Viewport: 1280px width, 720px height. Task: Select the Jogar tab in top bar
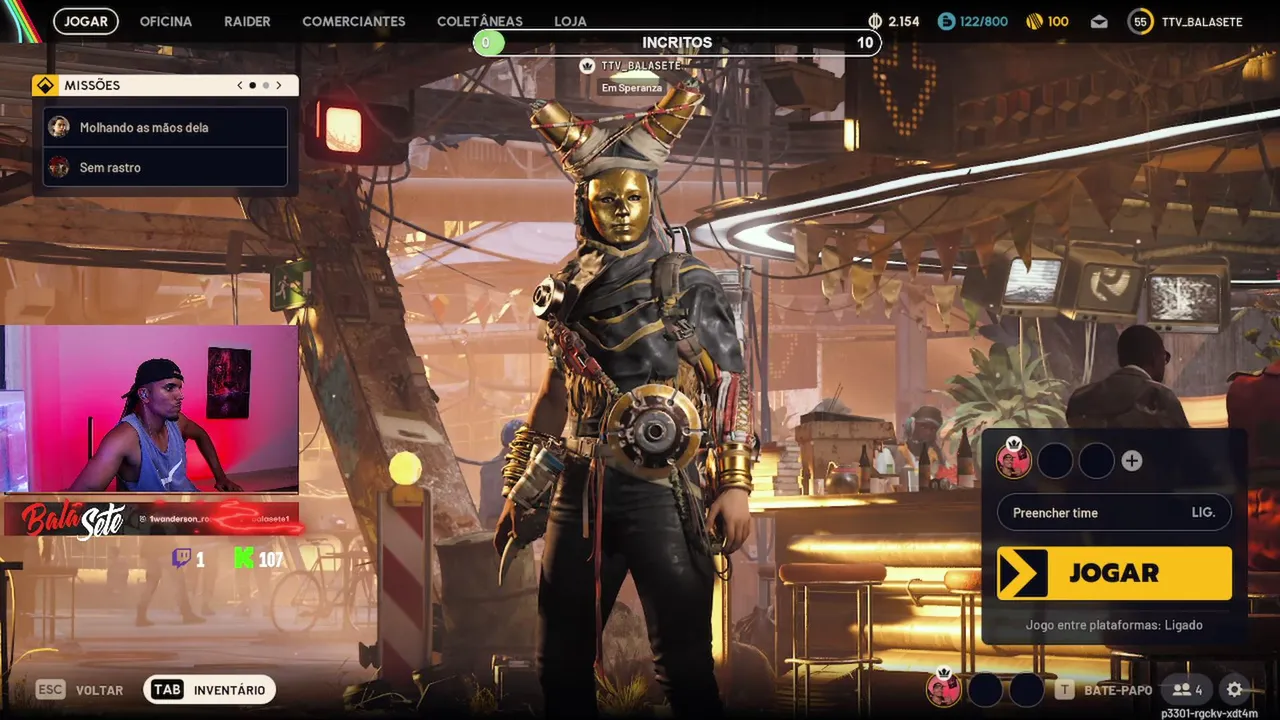click(86, 21)
